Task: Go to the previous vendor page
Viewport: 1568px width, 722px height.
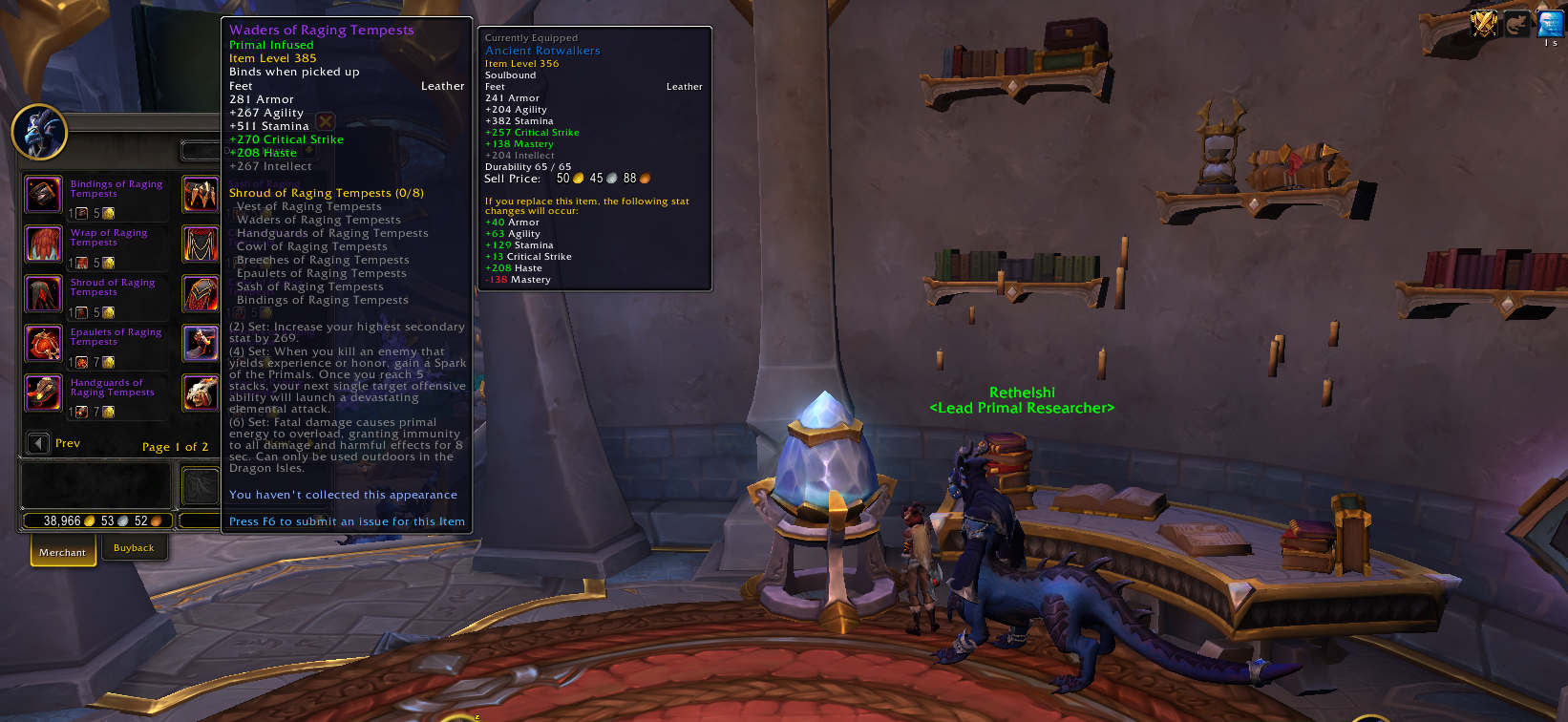Action: 38,443
